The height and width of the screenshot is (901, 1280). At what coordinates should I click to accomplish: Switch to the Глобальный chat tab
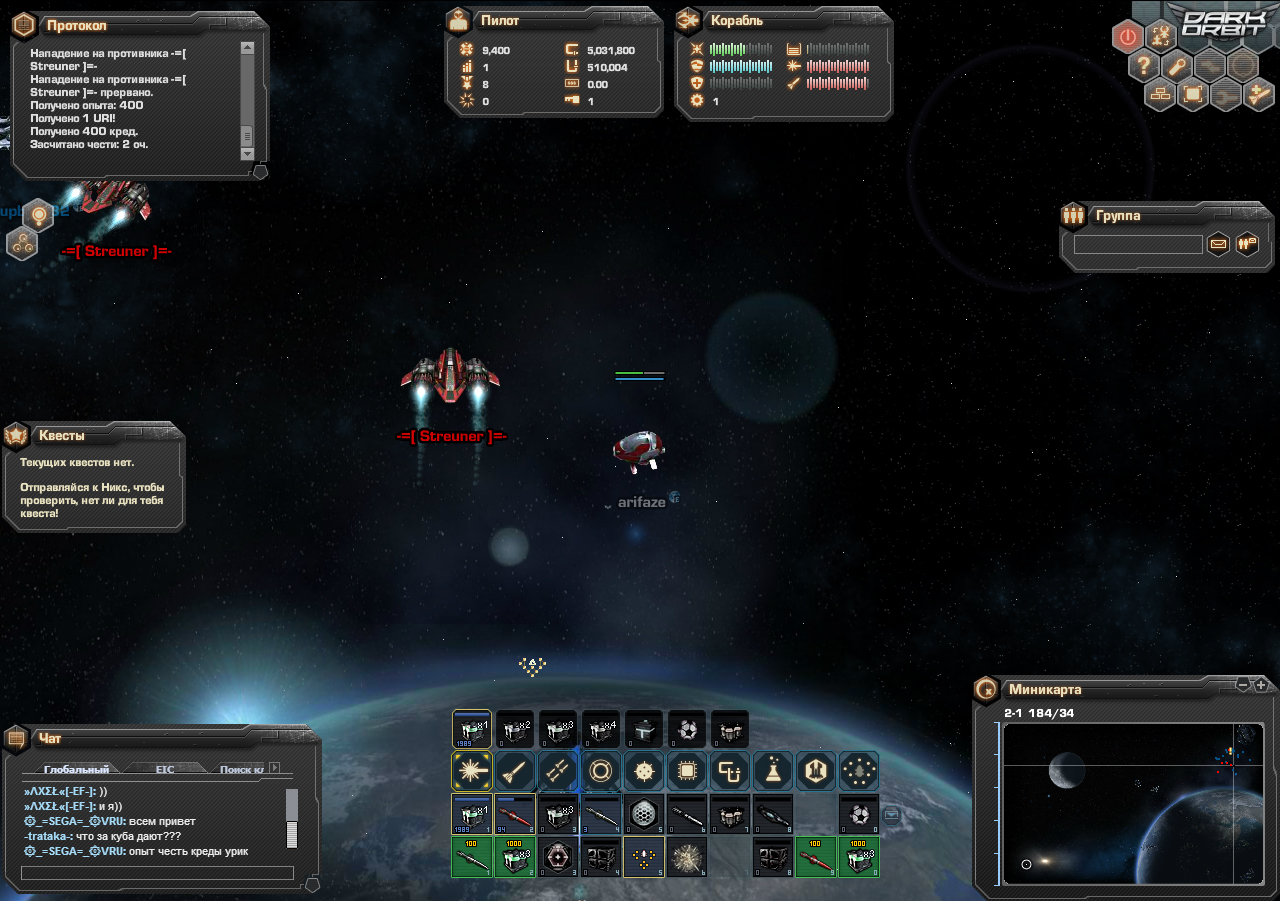(76, 769)
